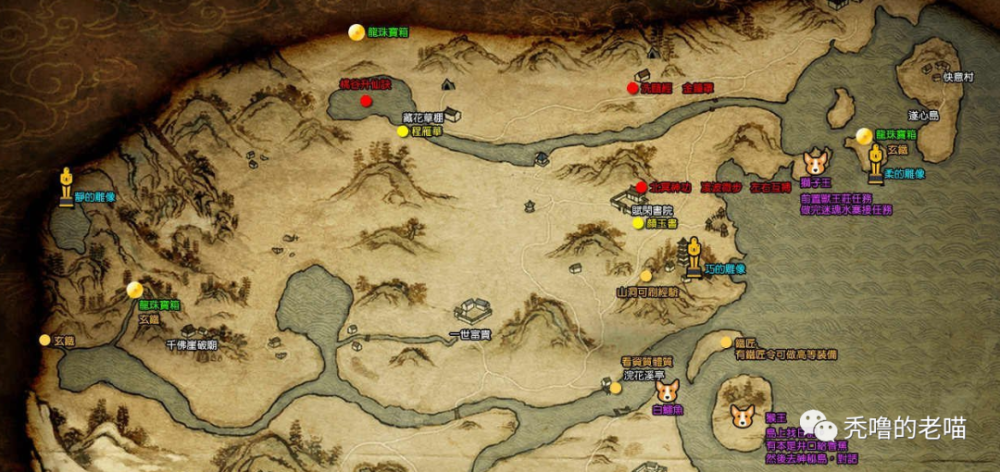Click the red 北冥神功 marker dot
The image size is (1000, 472).
tap(641, 187)
